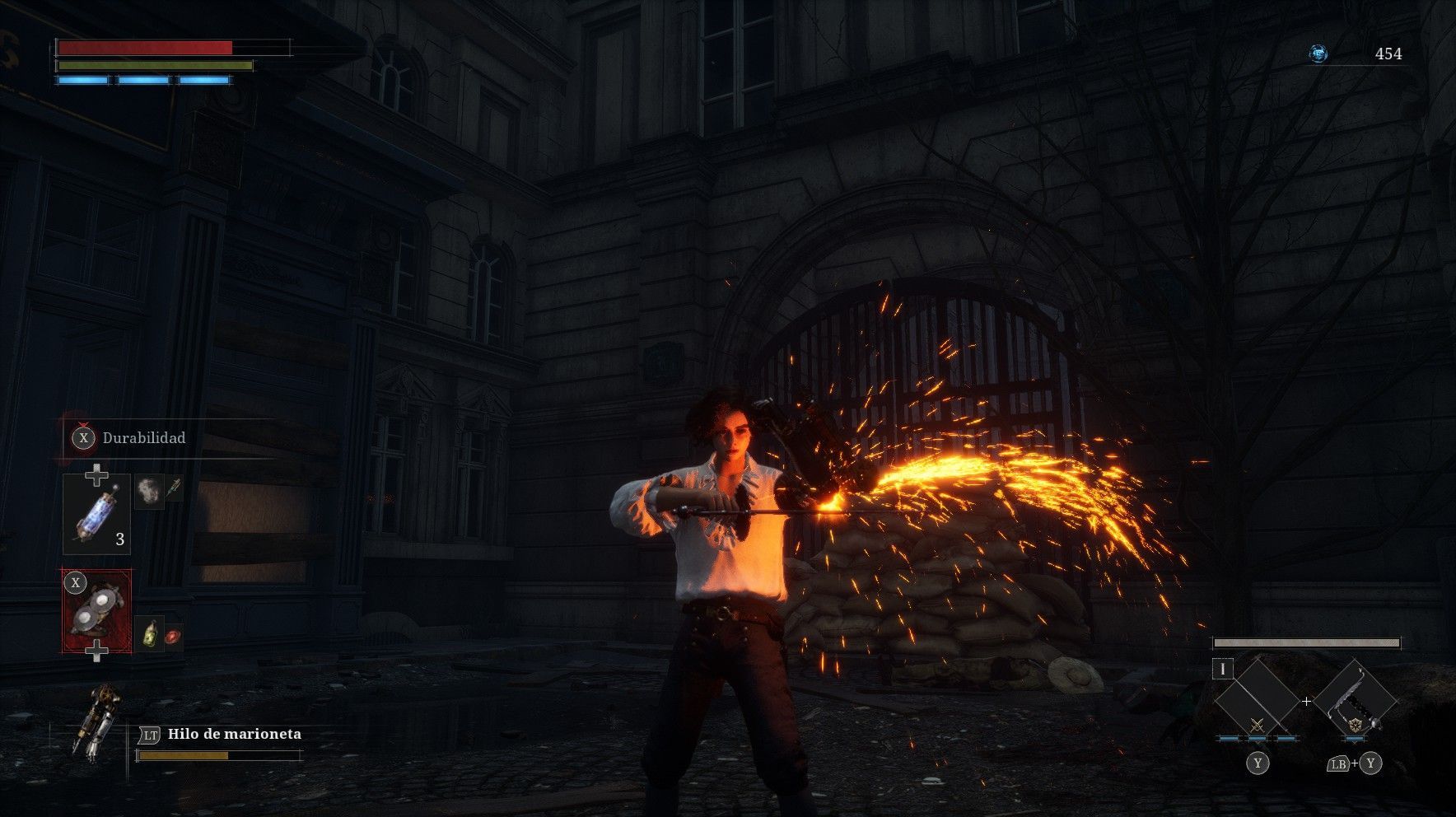Click the weapon set number I indicator
Screen dimensions: 1456x817
pyautogui.click(x=1223, y=669)
